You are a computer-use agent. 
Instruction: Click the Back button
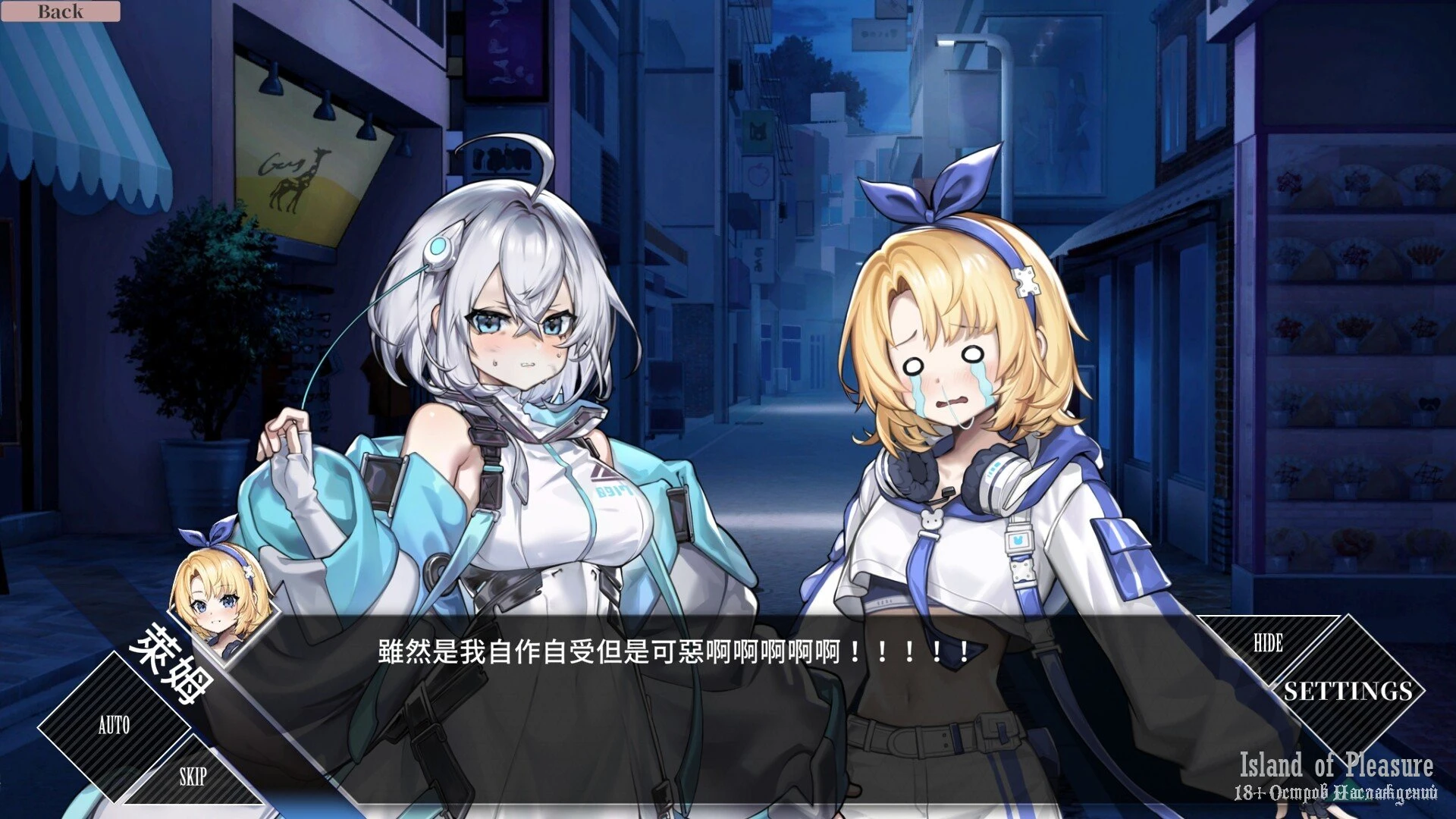[60, 11]
